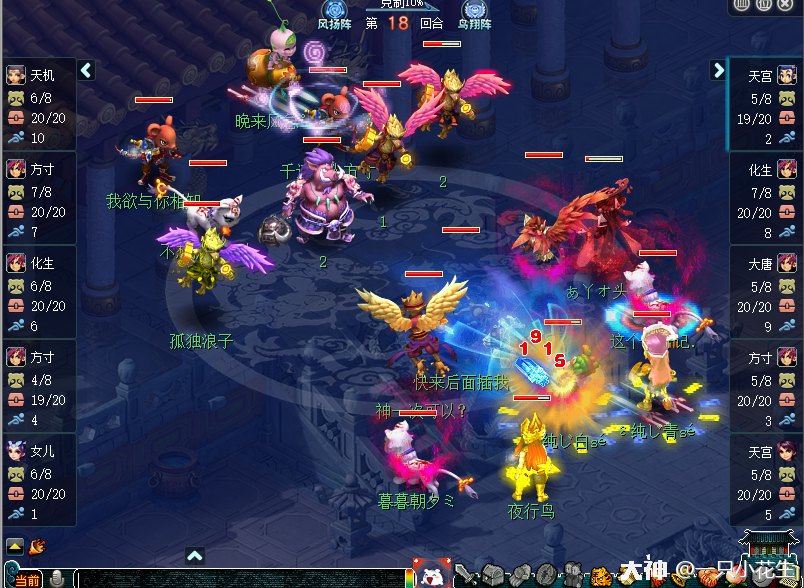Collapse the team panel beside 天机
The height and width of the screenshot is (588, 804).
pyautogui.click(x=86, y=70)
